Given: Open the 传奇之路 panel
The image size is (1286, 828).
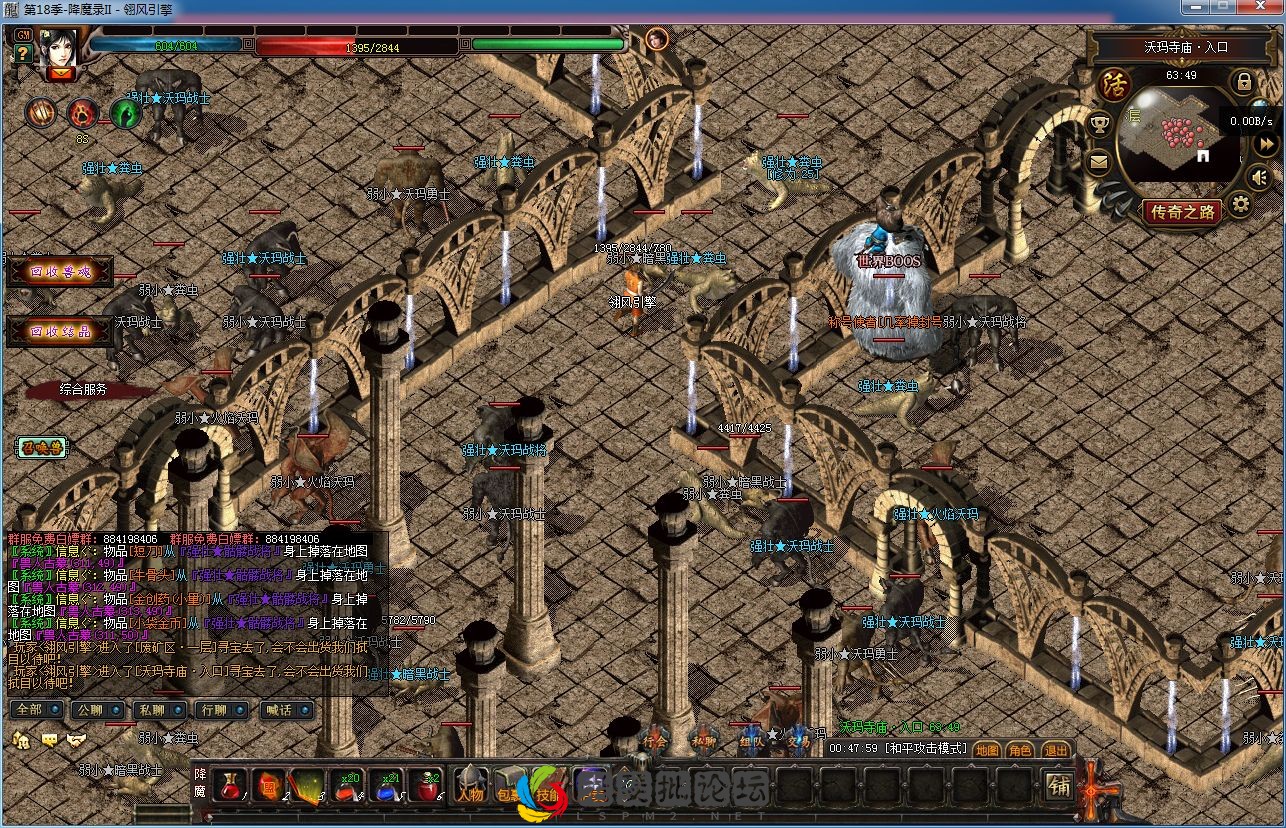Looking at the screenshot, I should coord(1183,212).
